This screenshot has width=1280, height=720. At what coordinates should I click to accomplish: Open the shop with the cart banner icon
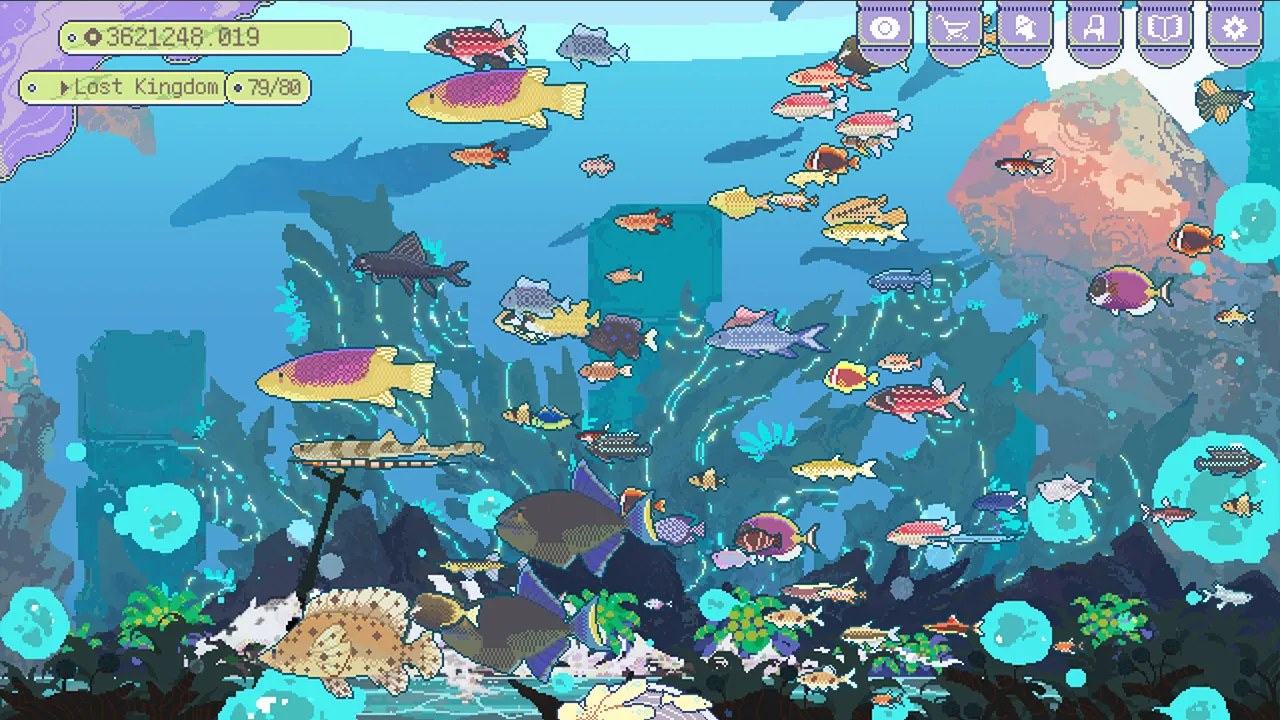[954, 28]
